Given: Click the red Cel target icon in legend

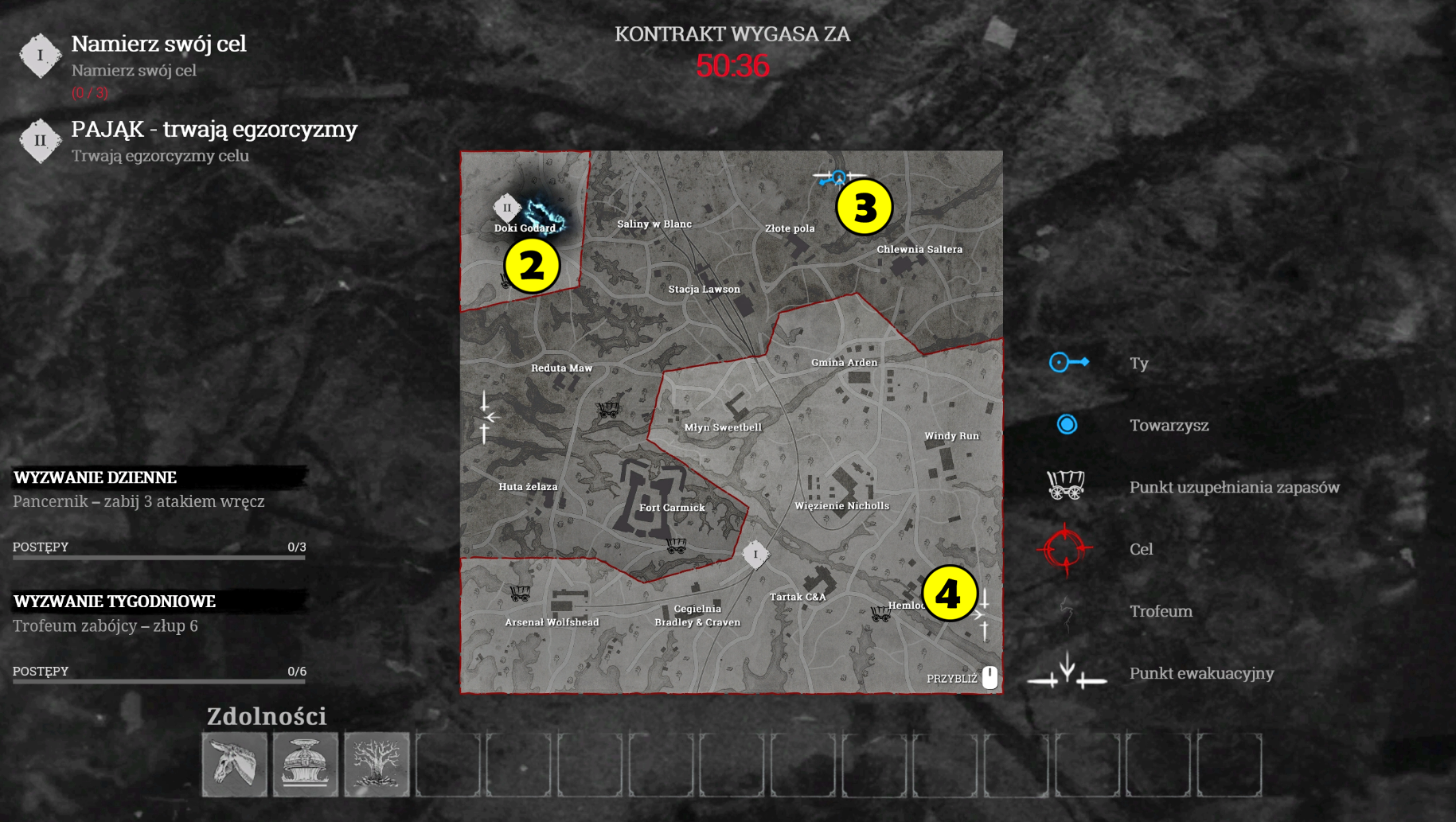Looking at the screenshot, I should 1066,548.
